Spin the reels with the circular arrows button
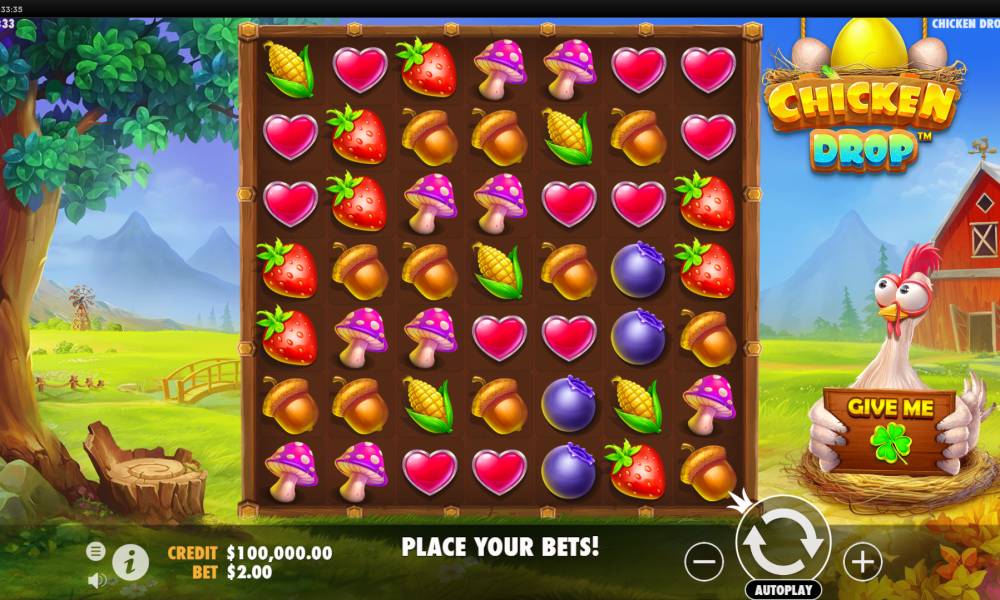Viewport: 1000px width, 600px height. (783, 541)
